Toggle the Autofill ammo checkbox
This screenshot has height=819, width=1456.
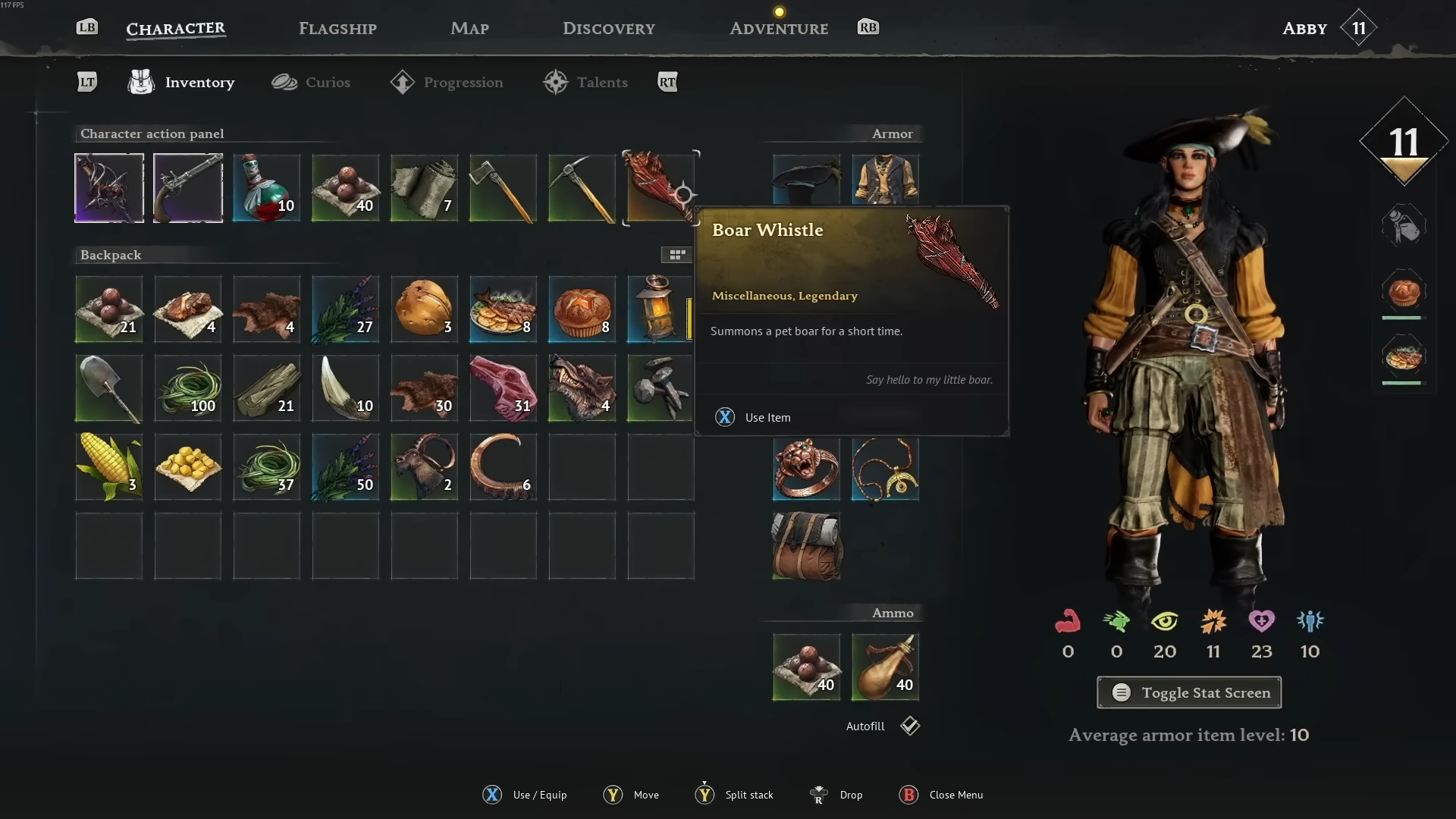[x=910, y=726]
